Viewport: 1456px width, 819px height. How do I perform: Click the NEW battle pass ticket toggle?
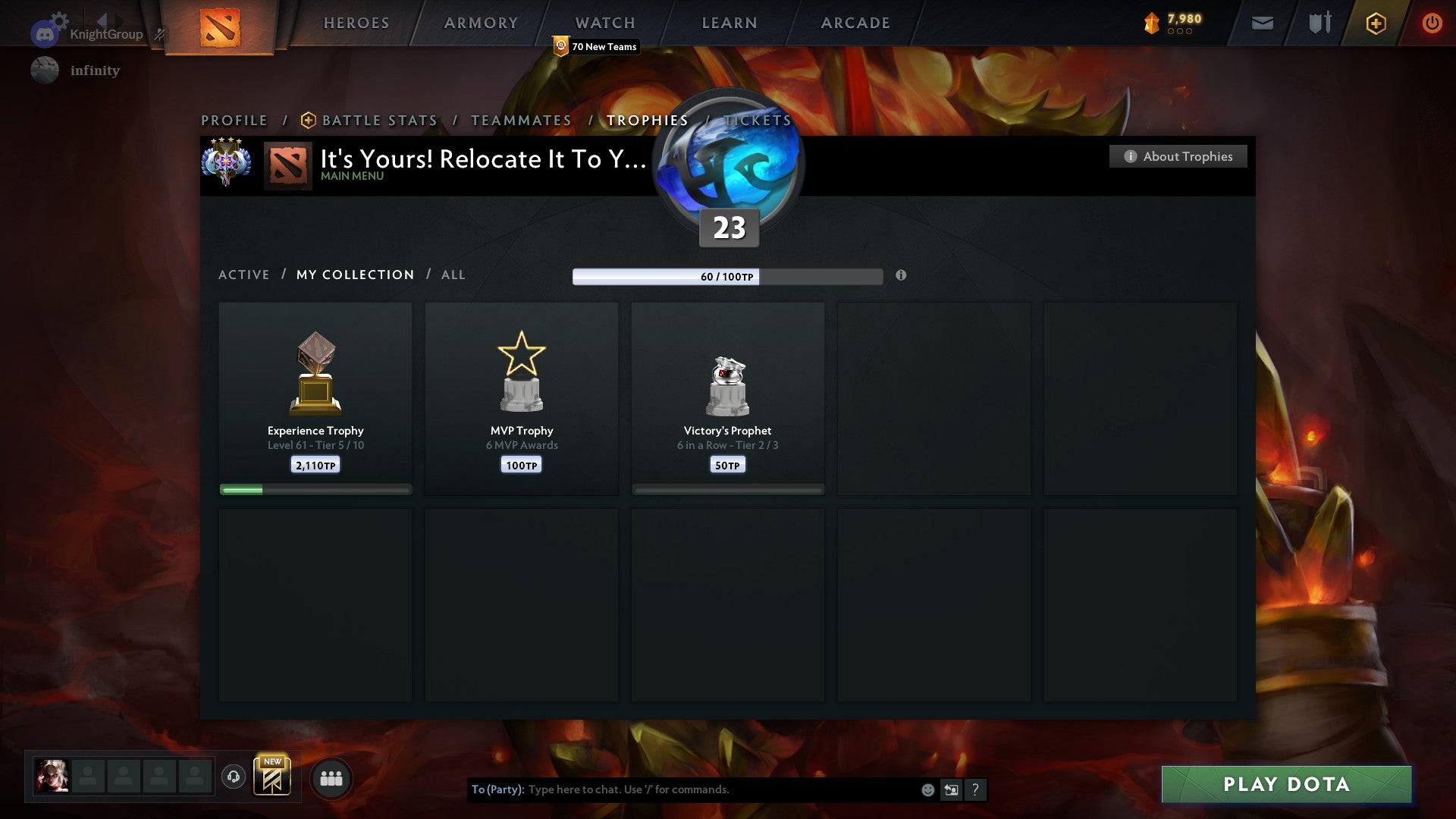pyautogui.click(x=273, y=775)
